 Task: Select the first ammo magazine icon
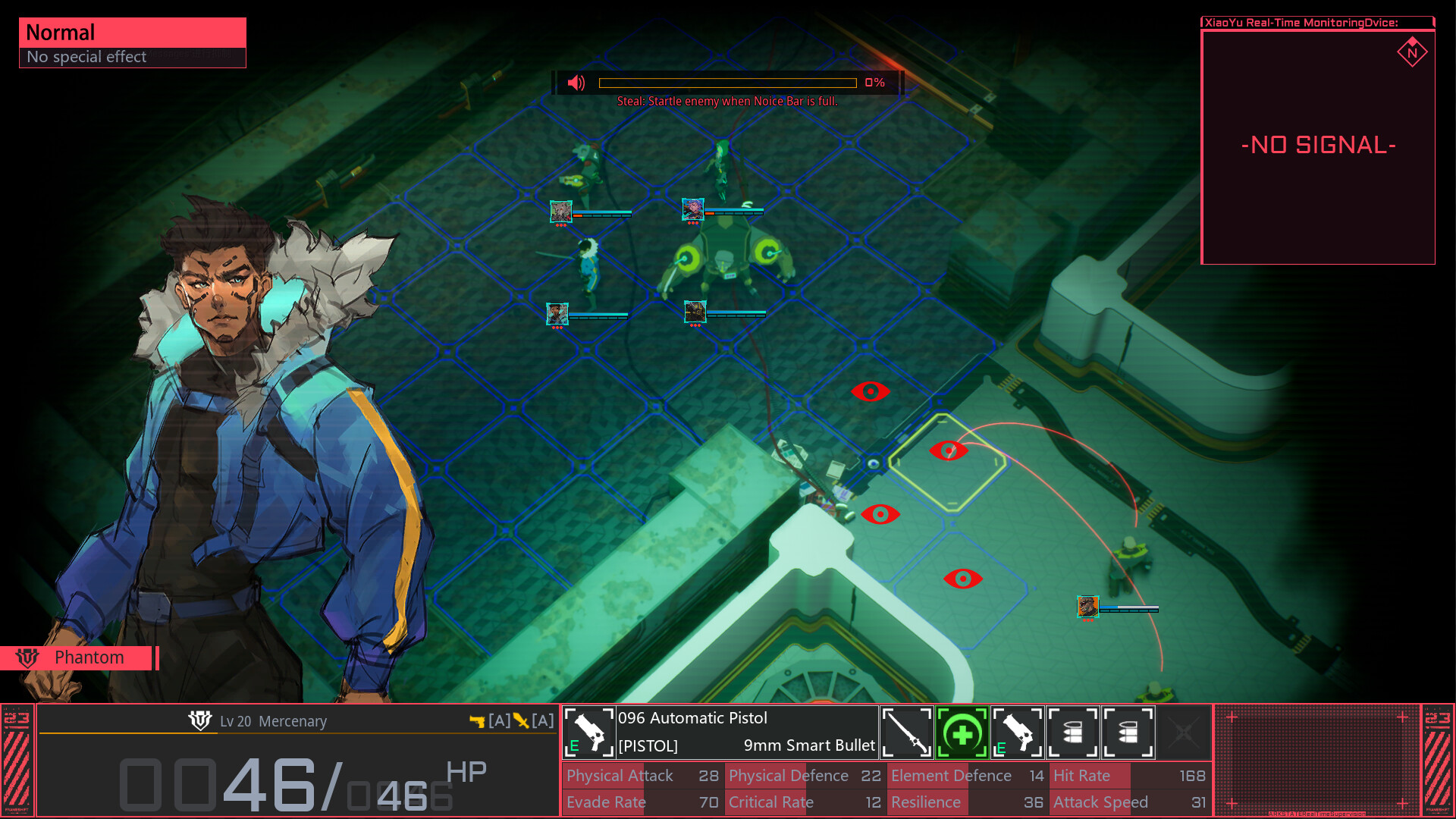point(1073,732)
